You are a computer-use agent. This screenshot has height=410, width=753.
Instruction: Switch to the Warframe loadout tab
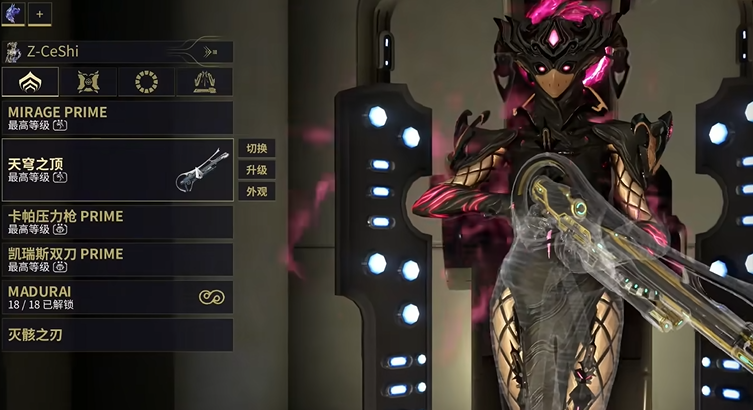click(x=30, y=82)
